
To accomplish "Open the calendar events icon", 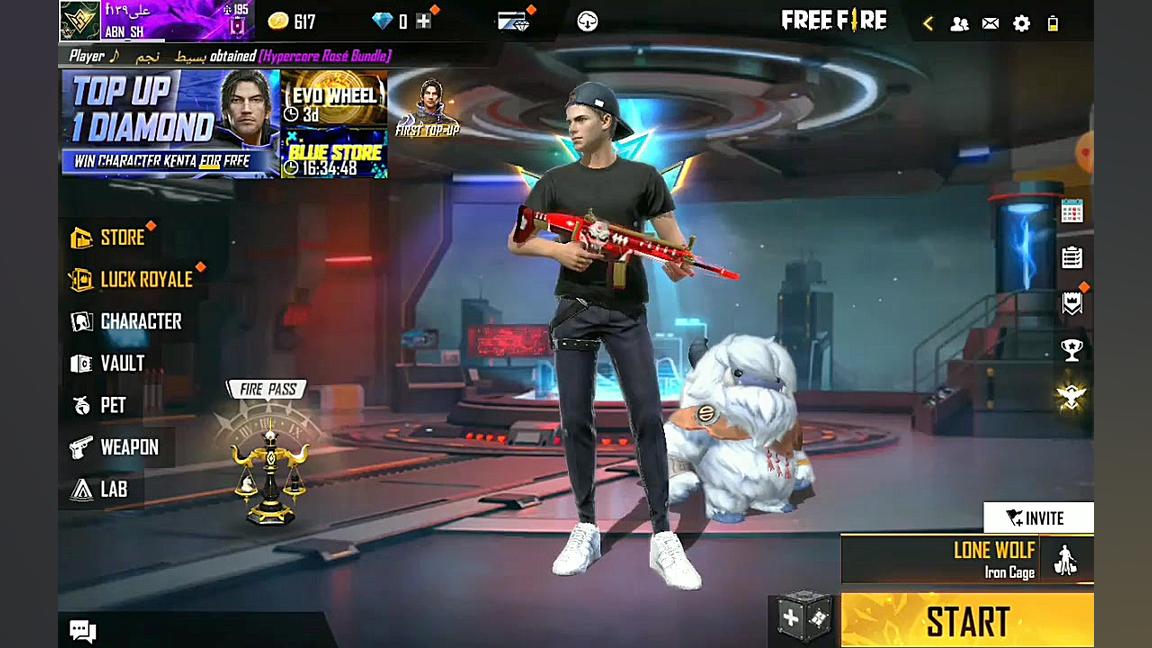I will (1072, 211).
